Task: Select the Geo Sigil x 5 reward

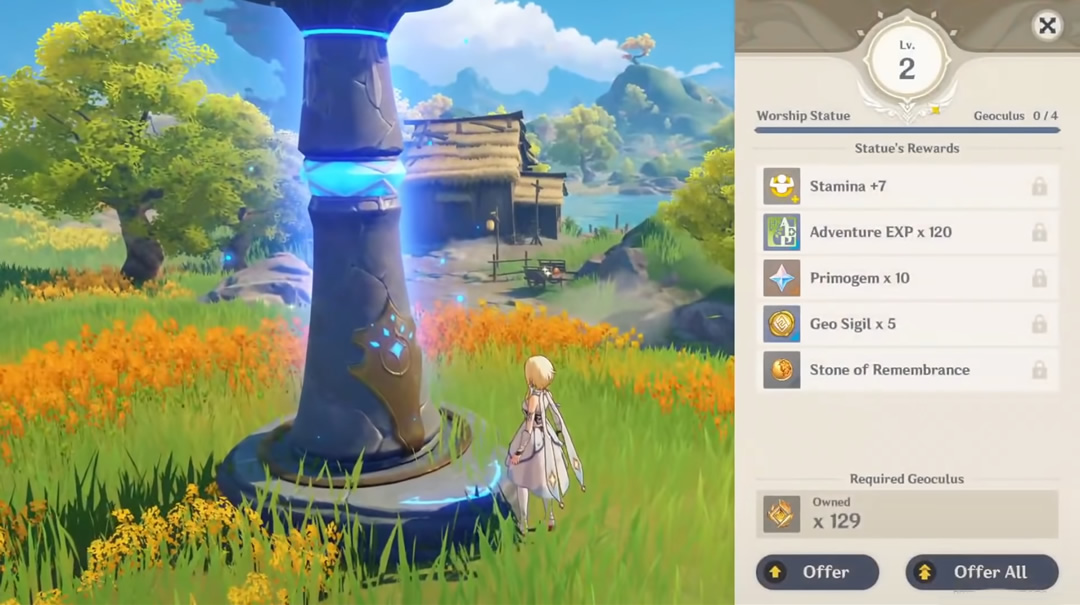Action: pyautogui.click(x=907, y=324)
